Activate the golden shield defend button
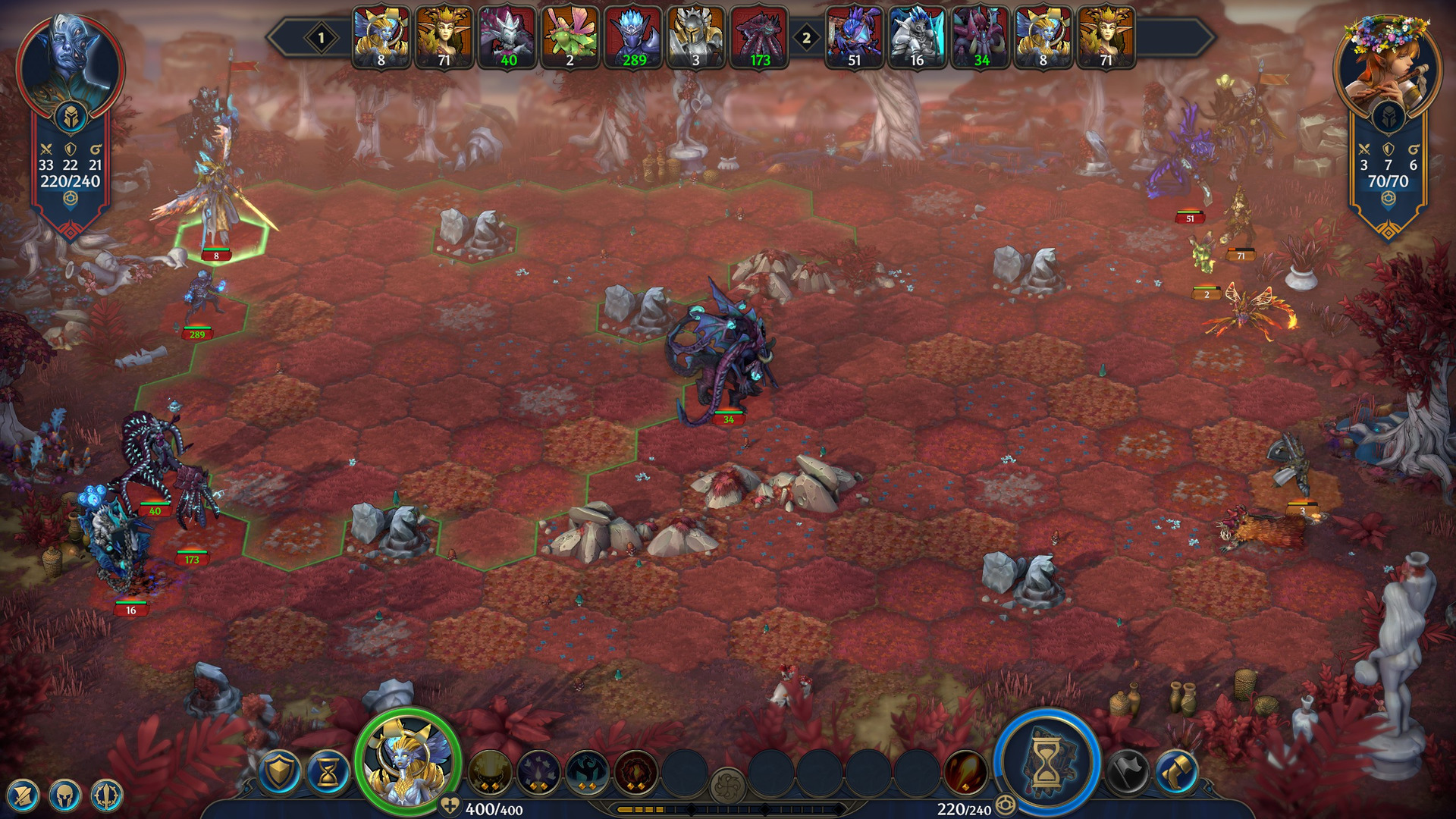 [x=279, y=770]
